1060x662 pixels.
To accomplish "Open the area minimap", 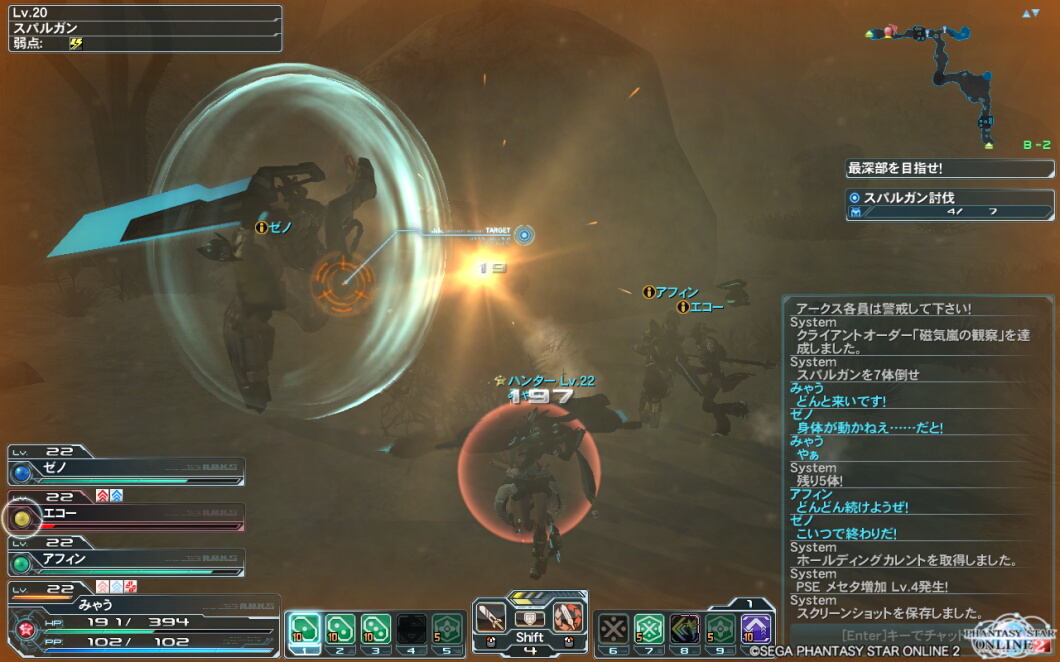I will click(950, 80).
